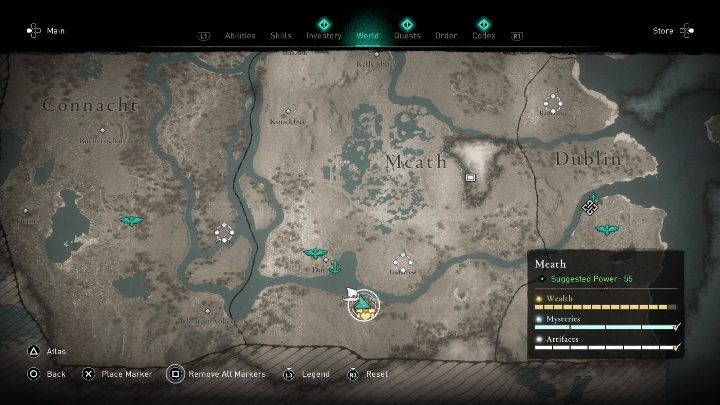The image size is (720, 405).
Task: Switch to the Abilities tab
Action: coord(240,35)
